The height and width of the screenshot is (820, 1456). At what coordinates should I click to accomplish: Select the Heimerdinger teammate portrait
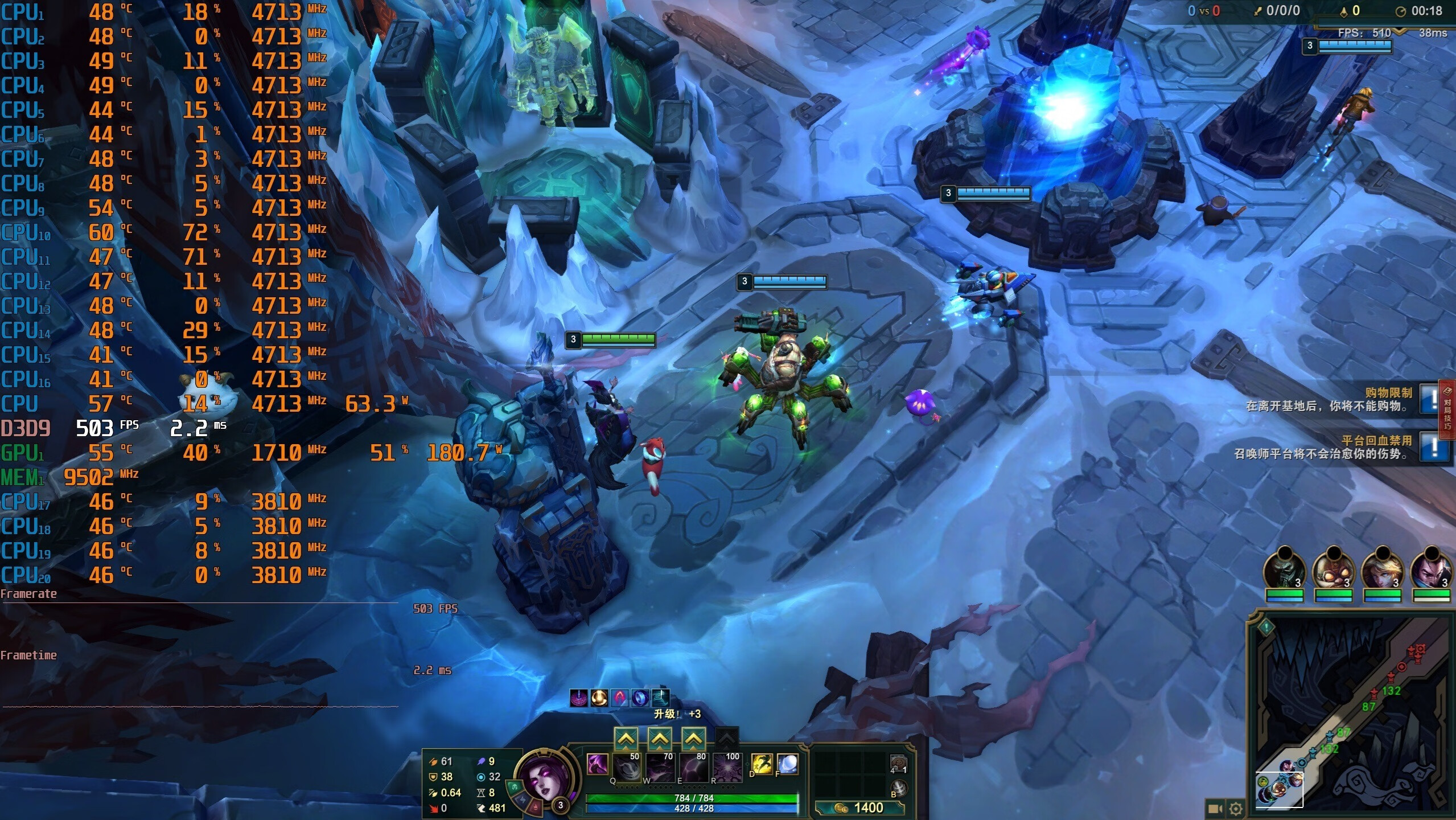click(x=1334, y=569)
